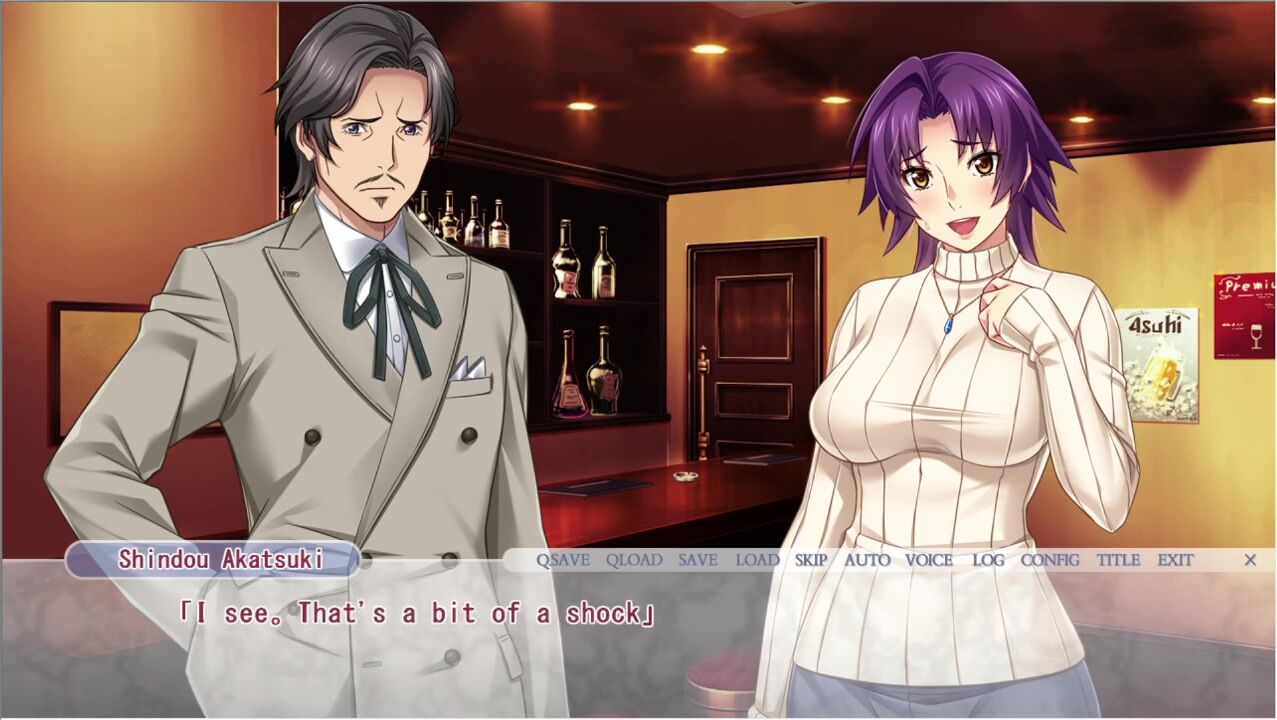The width and height of the screenshot is (1277, 720).
Task: Toggle AUTO text advance
Action: [x=867, y=560]
